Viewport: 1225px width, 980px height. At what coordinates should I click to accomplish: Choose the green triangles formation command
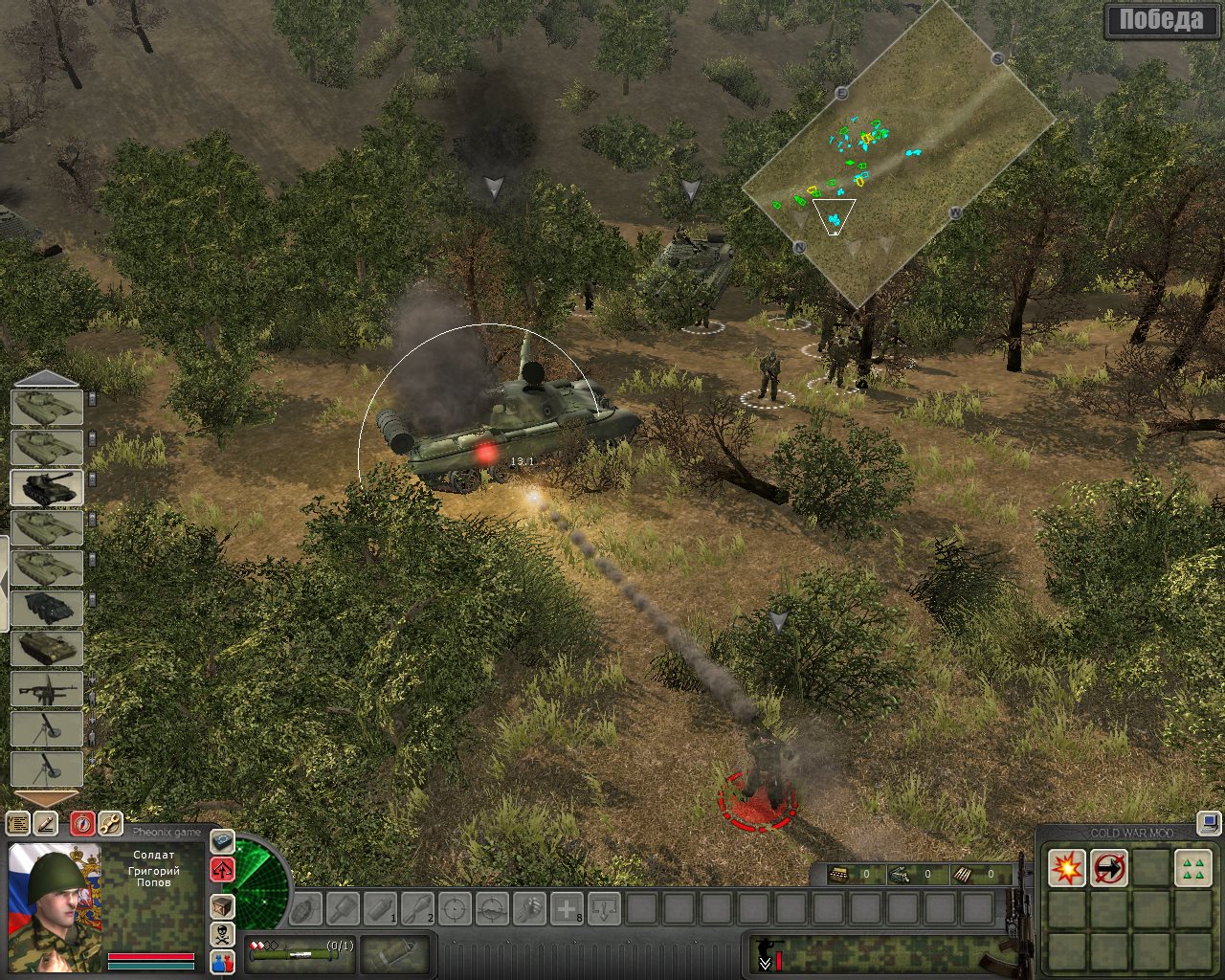pos(1192,869)
